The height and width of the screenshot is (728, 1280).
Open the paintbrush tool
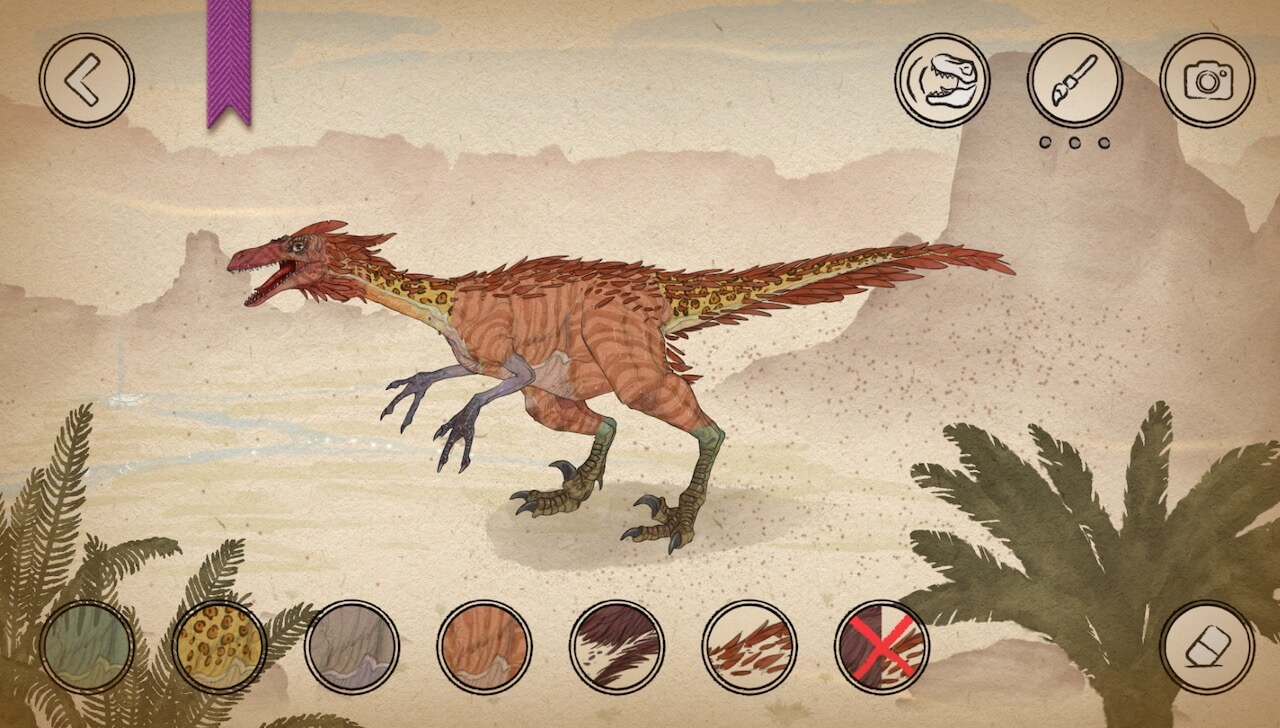coord(1075,81)
